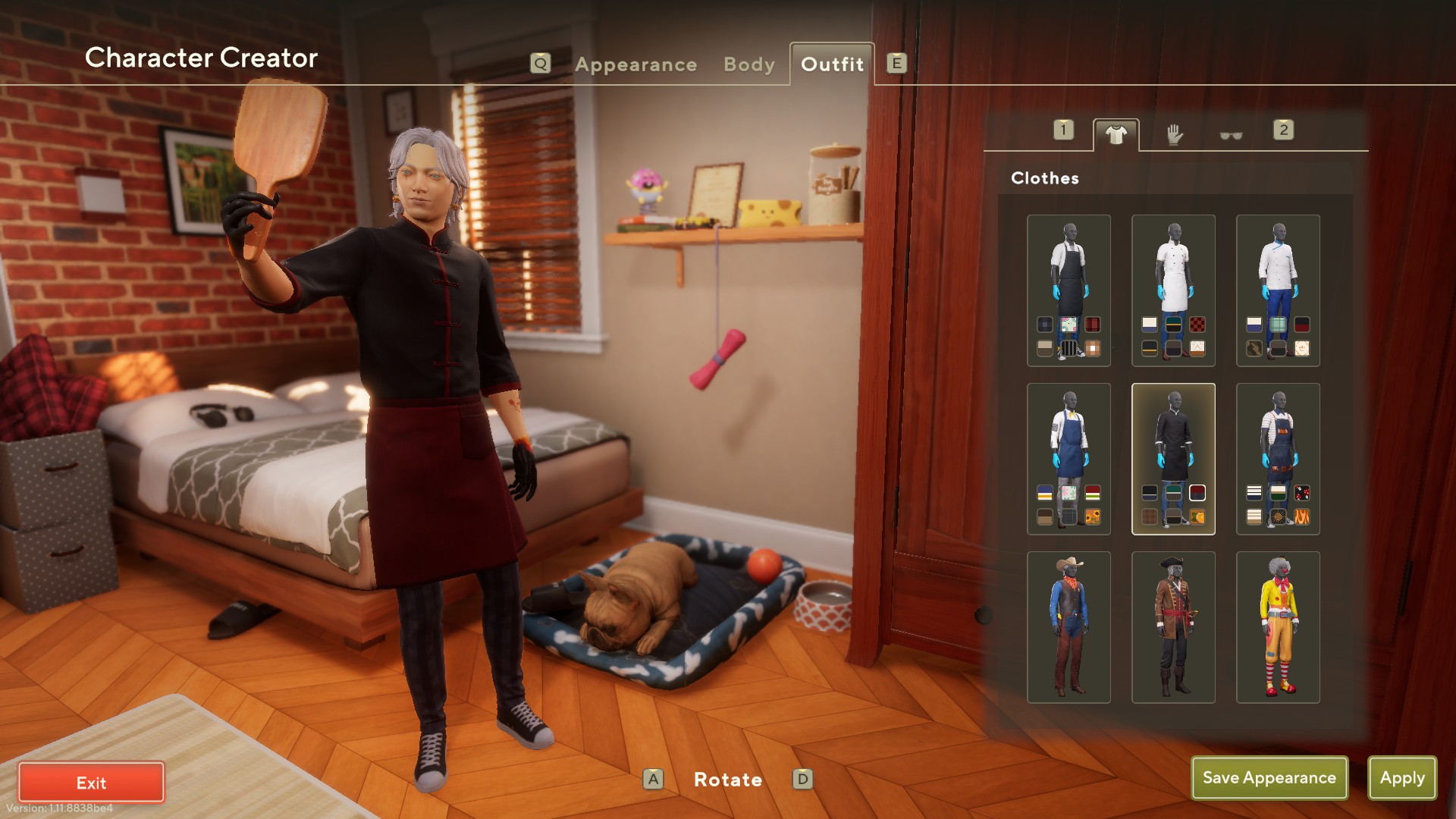Click Save Appearance button
This screenshot has height=819, width=1456.
(x=1269, y=777)
